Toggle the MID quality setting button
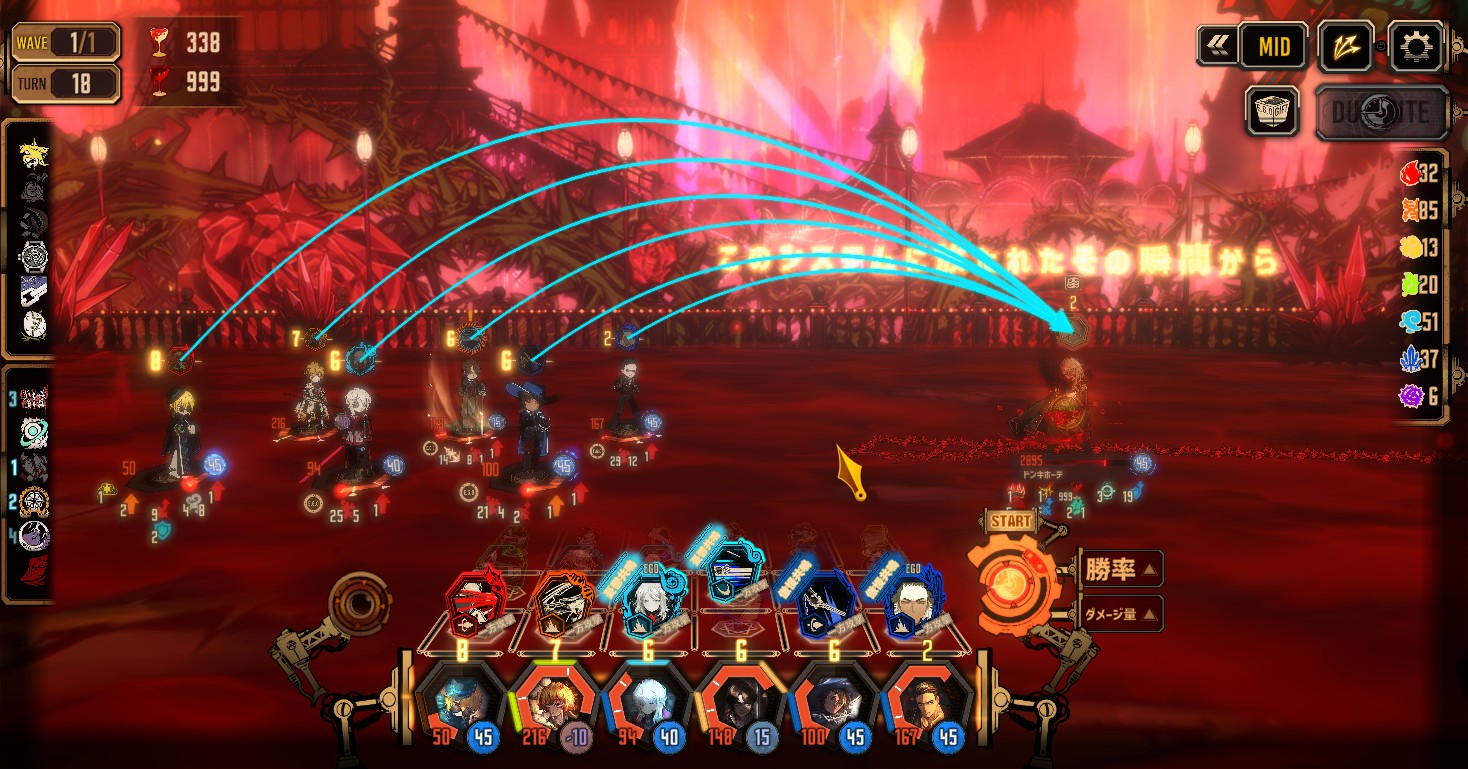 tap(1273, 46)
